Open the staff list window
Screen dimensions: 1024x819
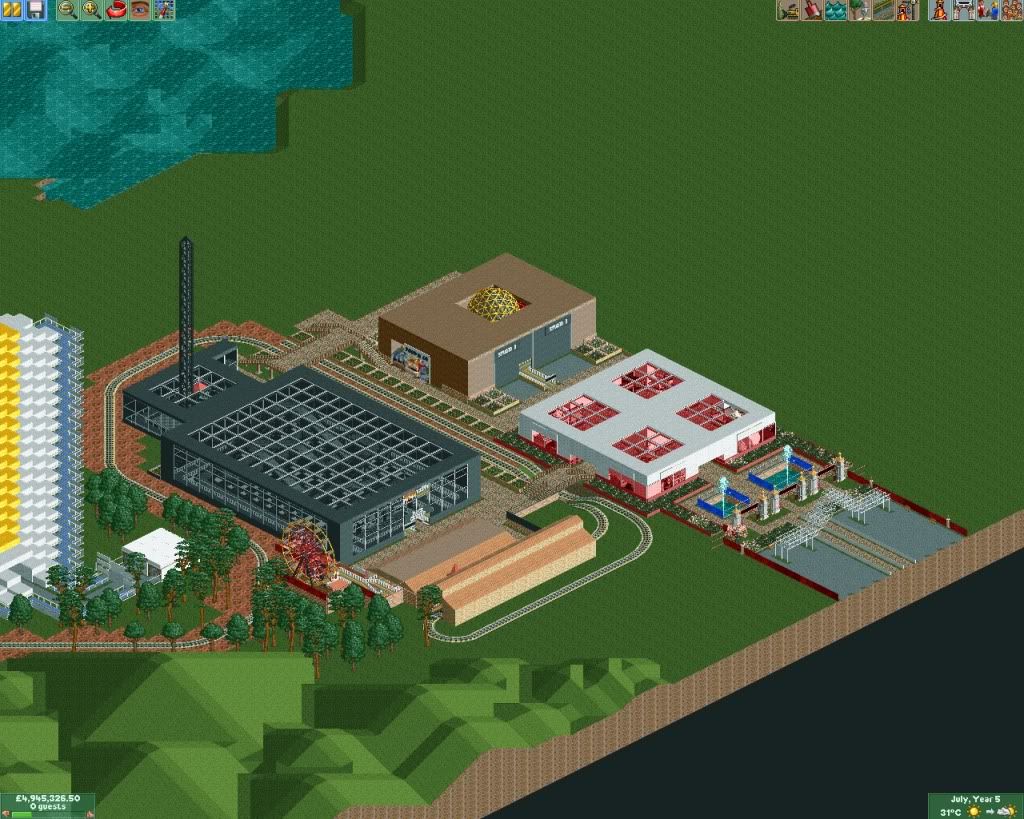click(987, 10)
